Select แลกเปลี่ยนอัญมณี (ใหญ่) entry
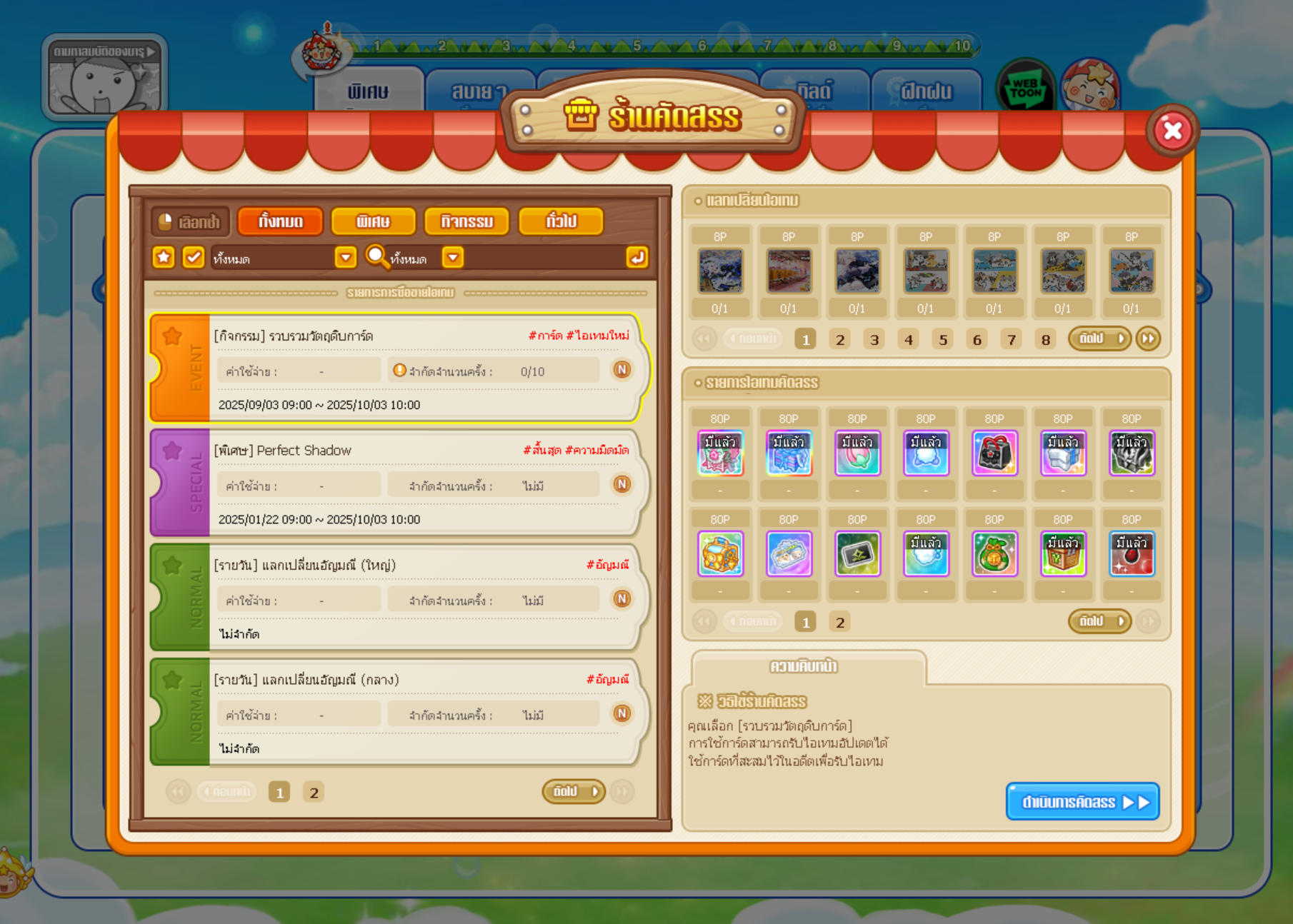Image resolution: width=1293 pixels, height=924 pixels. coord(400,598)
